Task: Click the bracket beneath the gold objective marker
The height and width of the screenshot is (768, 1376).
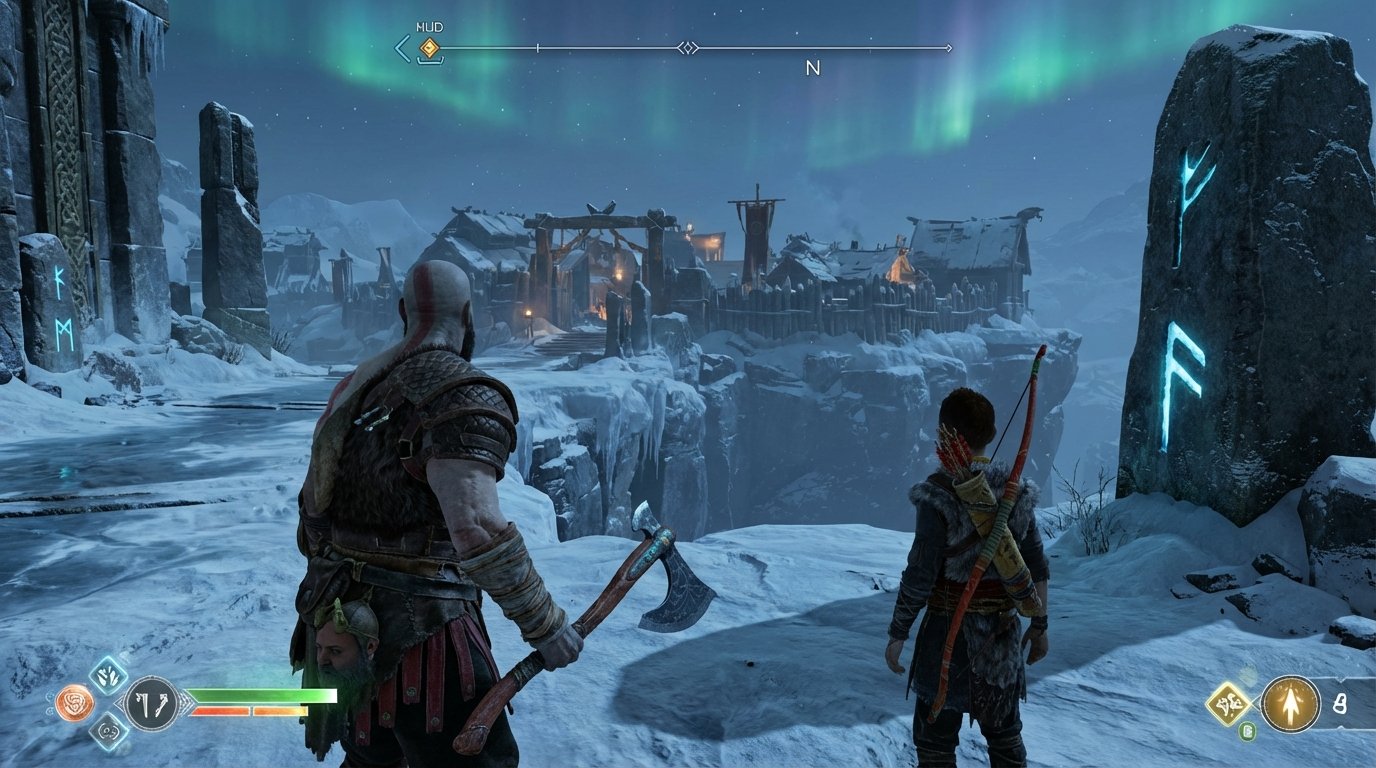Action: 429,62
